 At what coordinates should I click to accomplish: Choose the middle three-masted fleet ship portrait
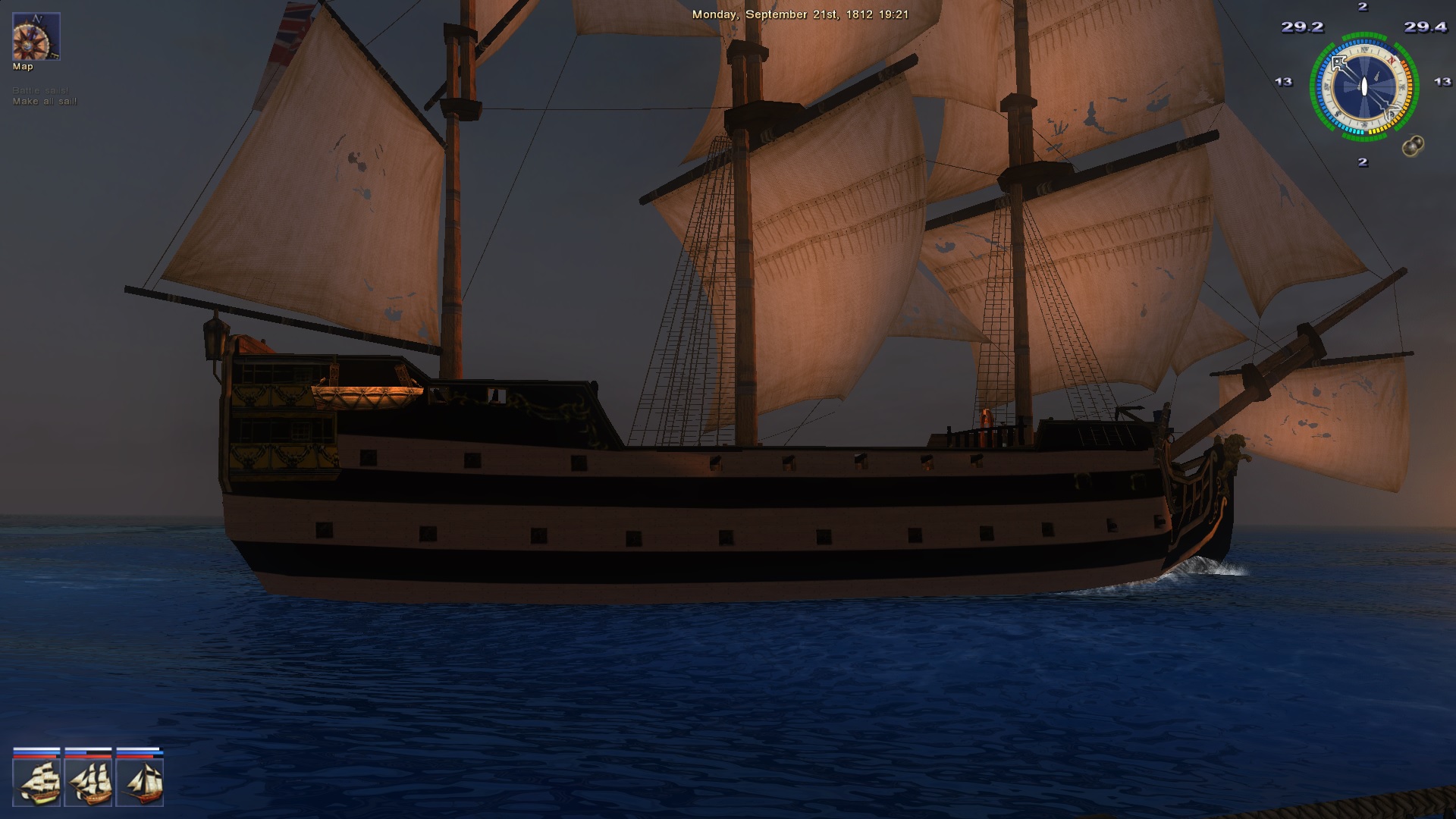[x=89, y=782]
